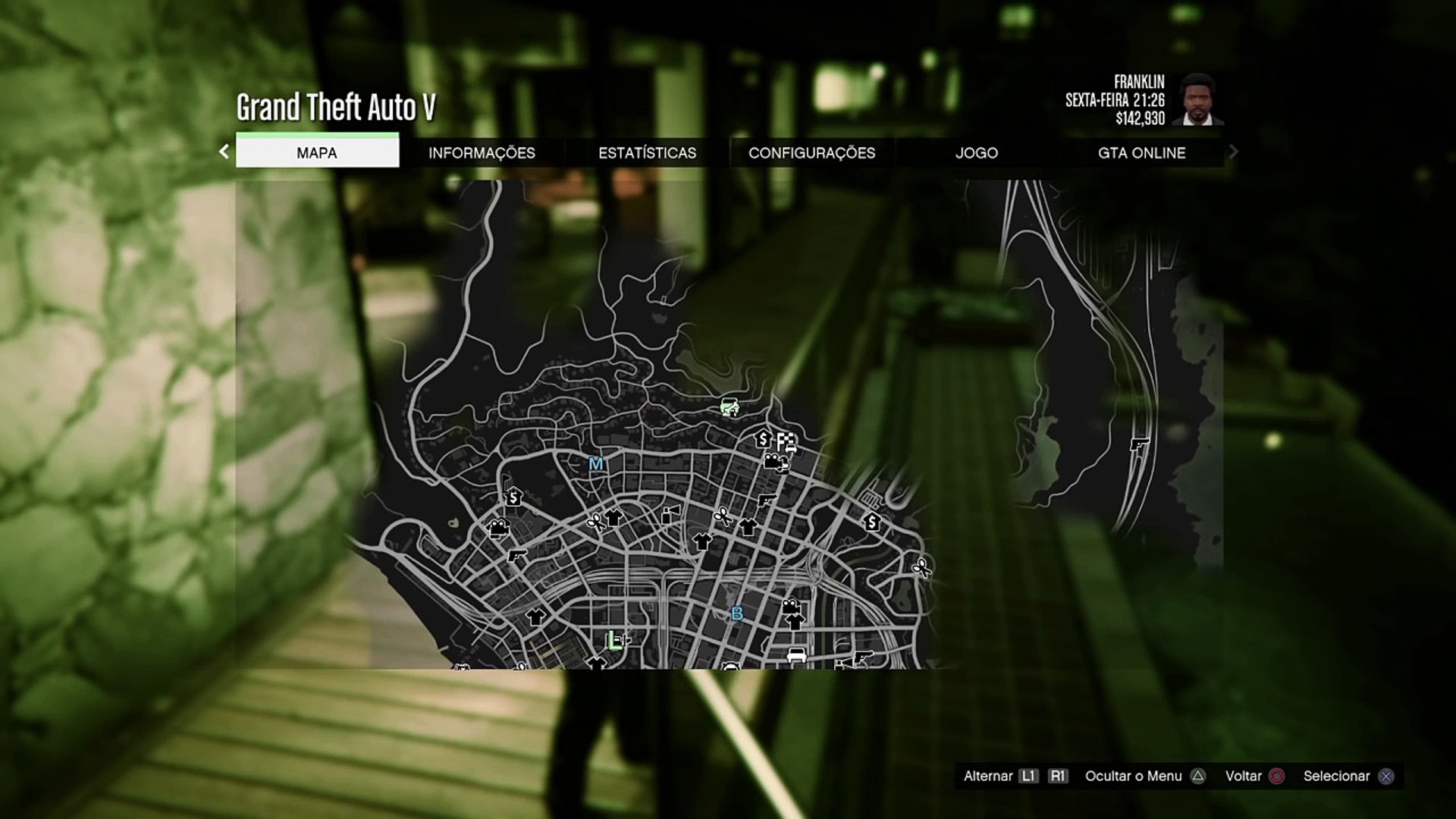Open the JOGO tab

(x=977, y=152)
